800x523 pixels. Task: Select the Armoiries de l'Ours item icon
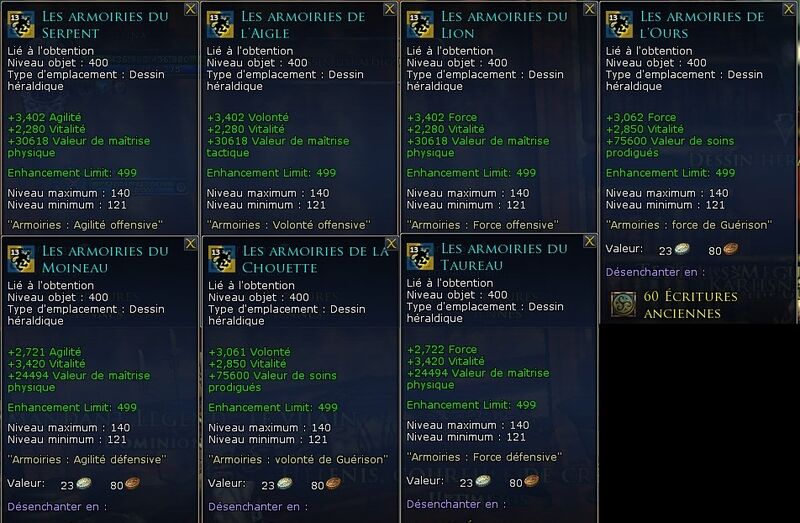(619, 24)
